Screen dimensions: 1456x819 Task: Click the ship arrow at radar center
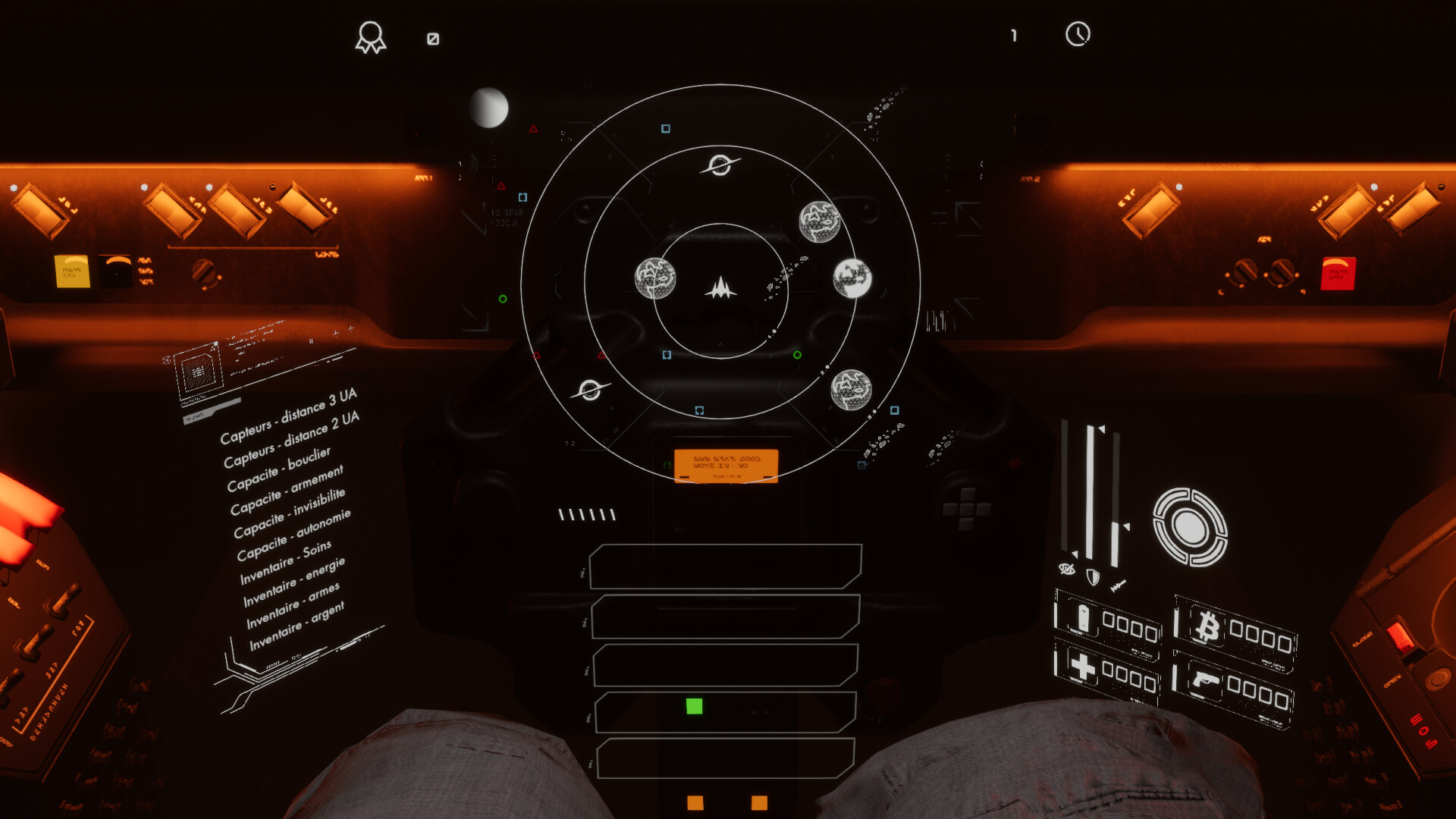click(721, 290)
